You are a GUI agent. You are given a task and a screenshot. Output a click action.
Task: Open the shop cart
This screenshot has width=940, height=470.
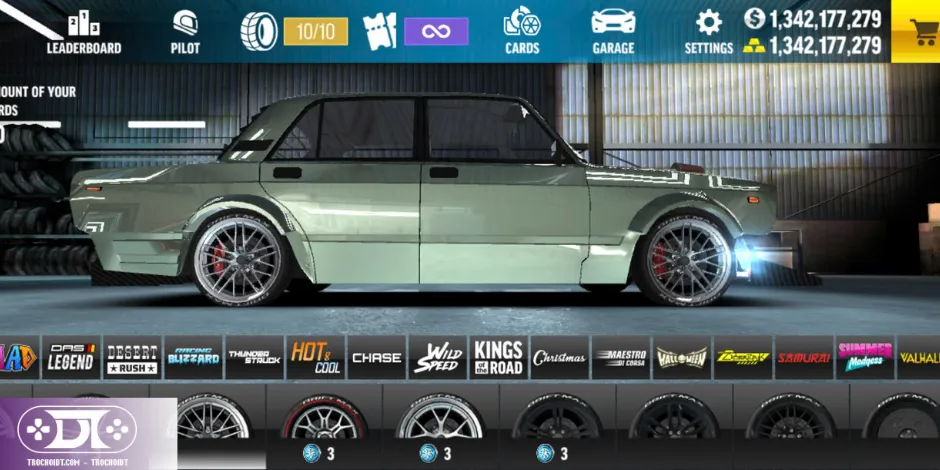914,32
